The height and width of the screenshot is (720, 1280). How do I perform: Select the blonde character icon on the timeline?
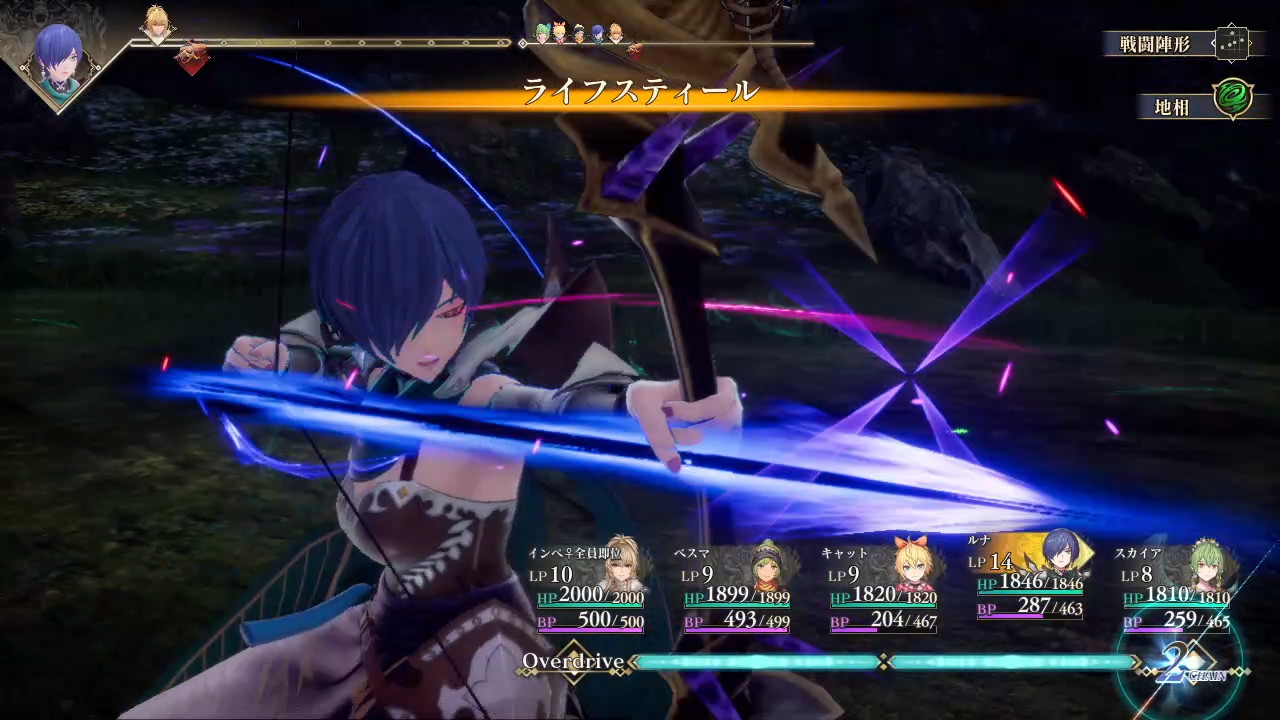click(156, 24)
